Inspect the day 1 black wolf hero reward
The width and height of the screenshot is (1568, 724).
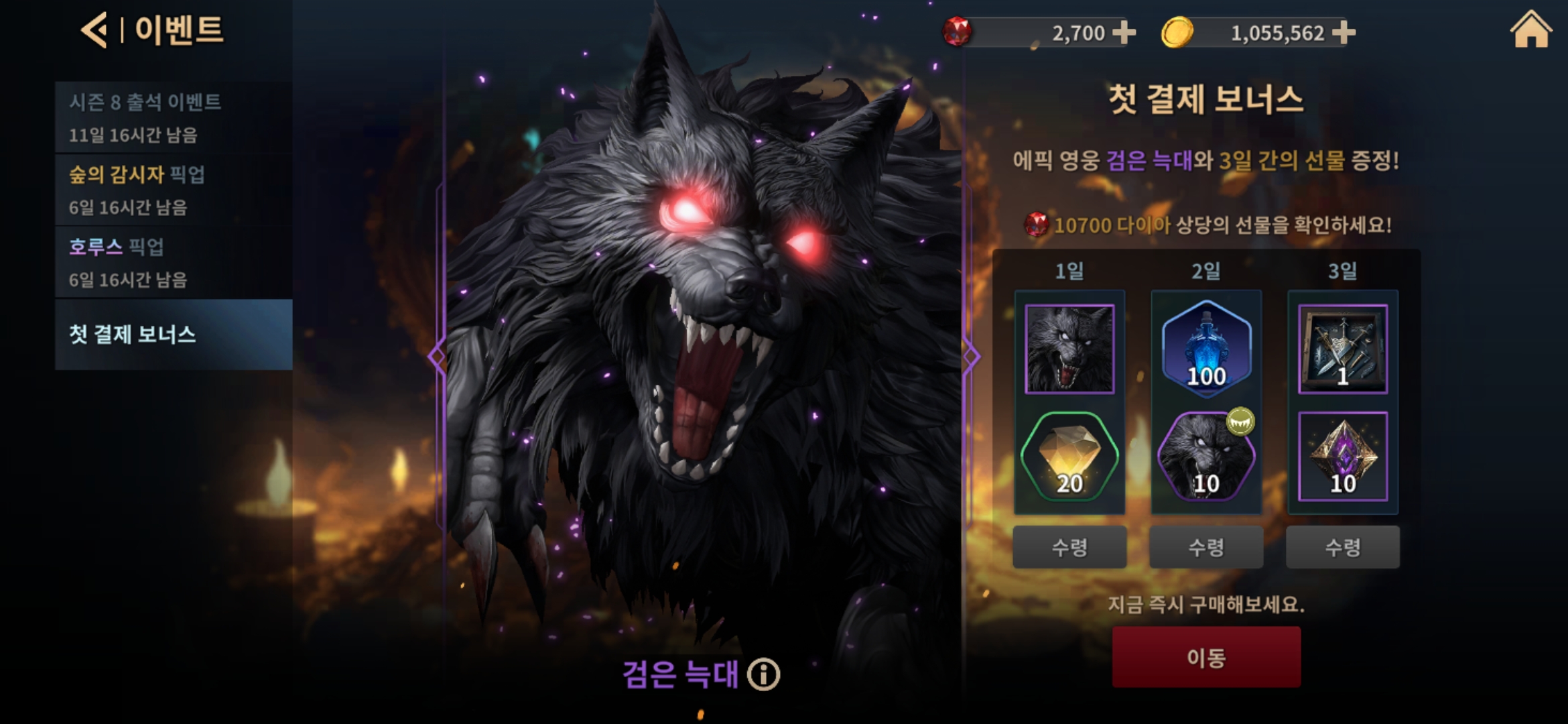click(x=1069, y=349)
